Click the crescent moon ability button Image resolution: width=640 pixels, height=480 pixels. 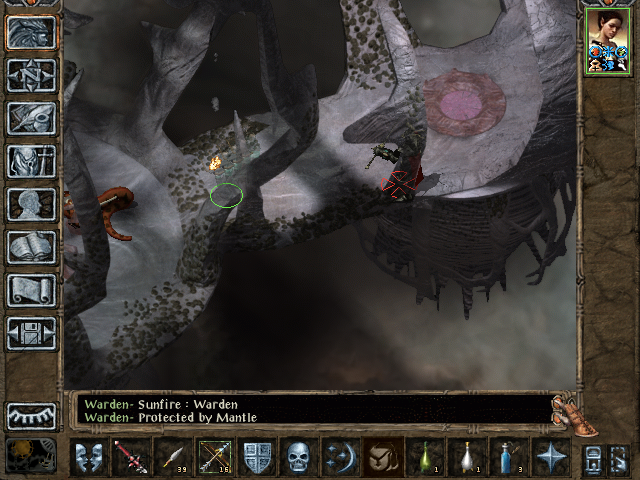(x=340, y=457)
